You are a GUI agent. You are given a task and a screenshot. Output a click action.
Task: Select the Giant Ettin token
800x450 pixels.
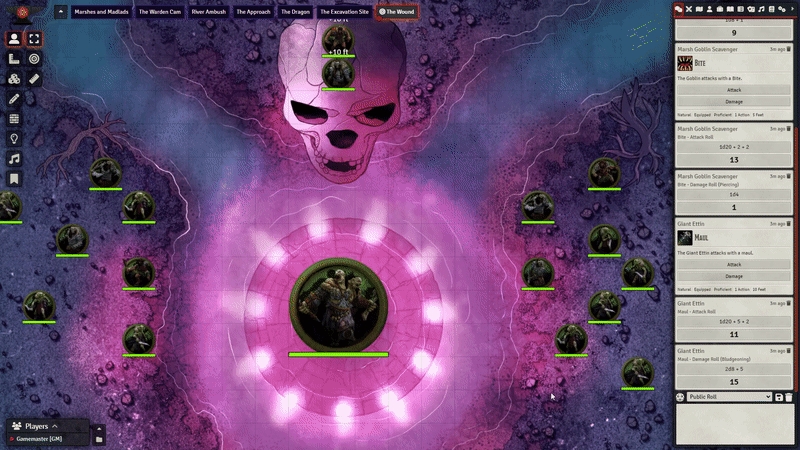pos(338,308)
